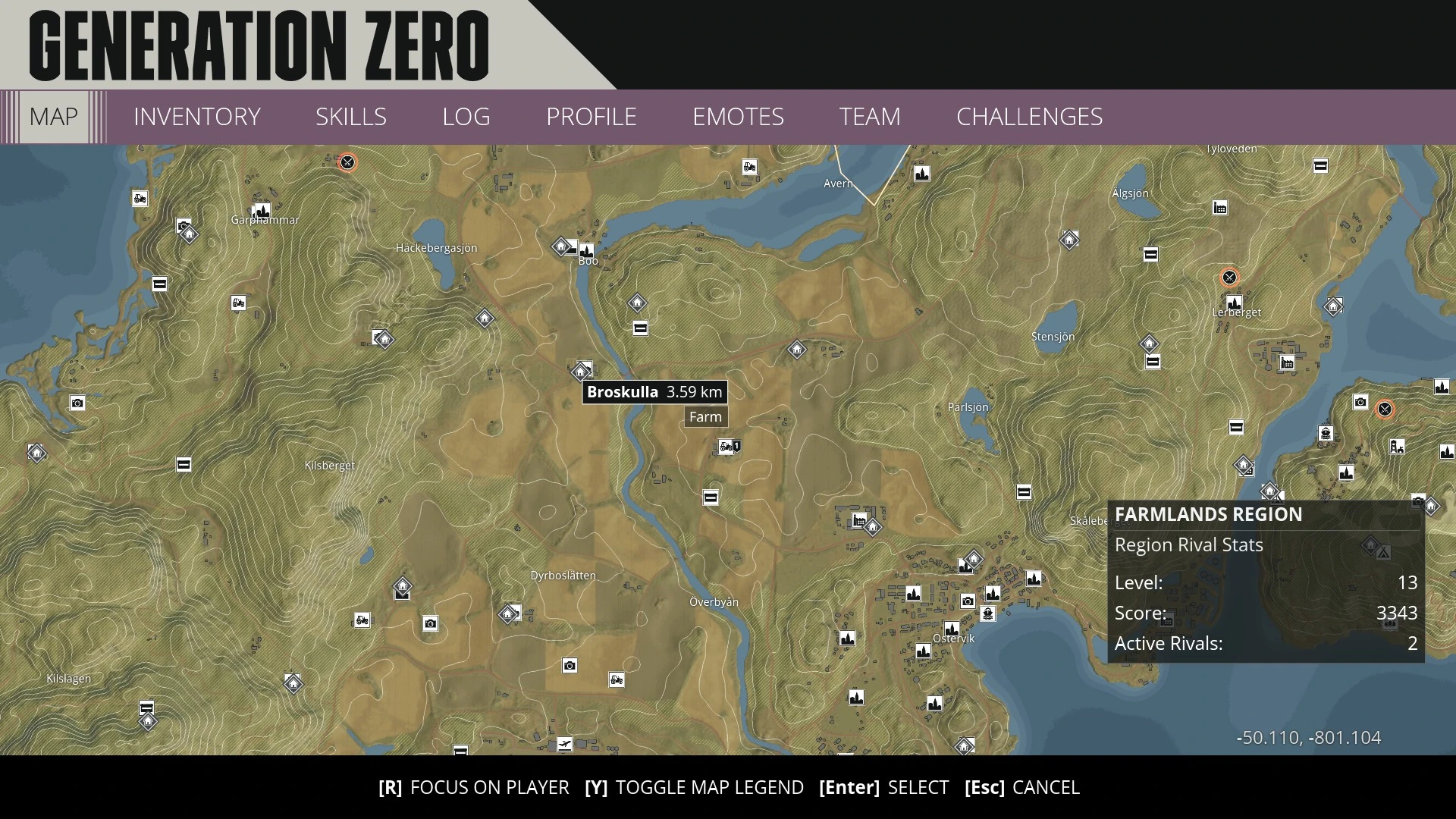Image resolution: width=1456 pixels, height=819 pixels.
Task: Select the rival marker on the eastern coast
Action: tap(1385, 410)
